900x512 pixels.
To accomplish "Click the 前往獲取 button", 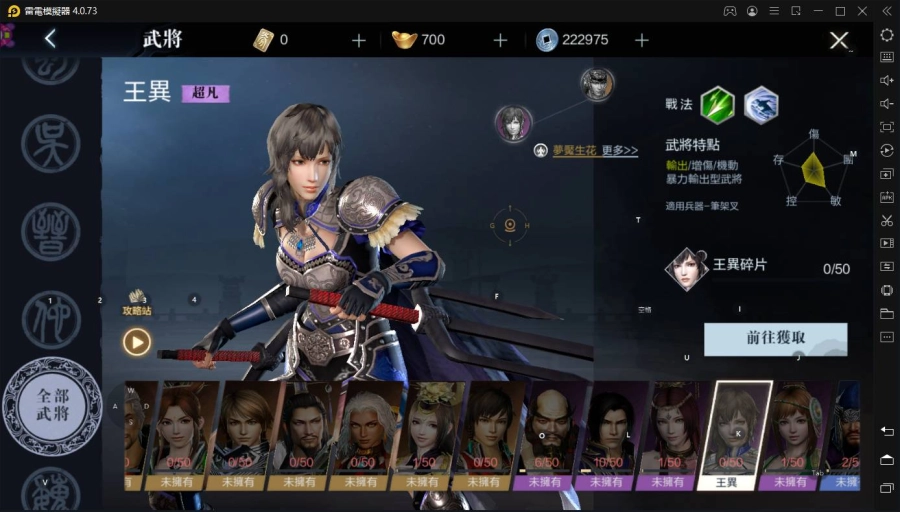I will 775,338.
